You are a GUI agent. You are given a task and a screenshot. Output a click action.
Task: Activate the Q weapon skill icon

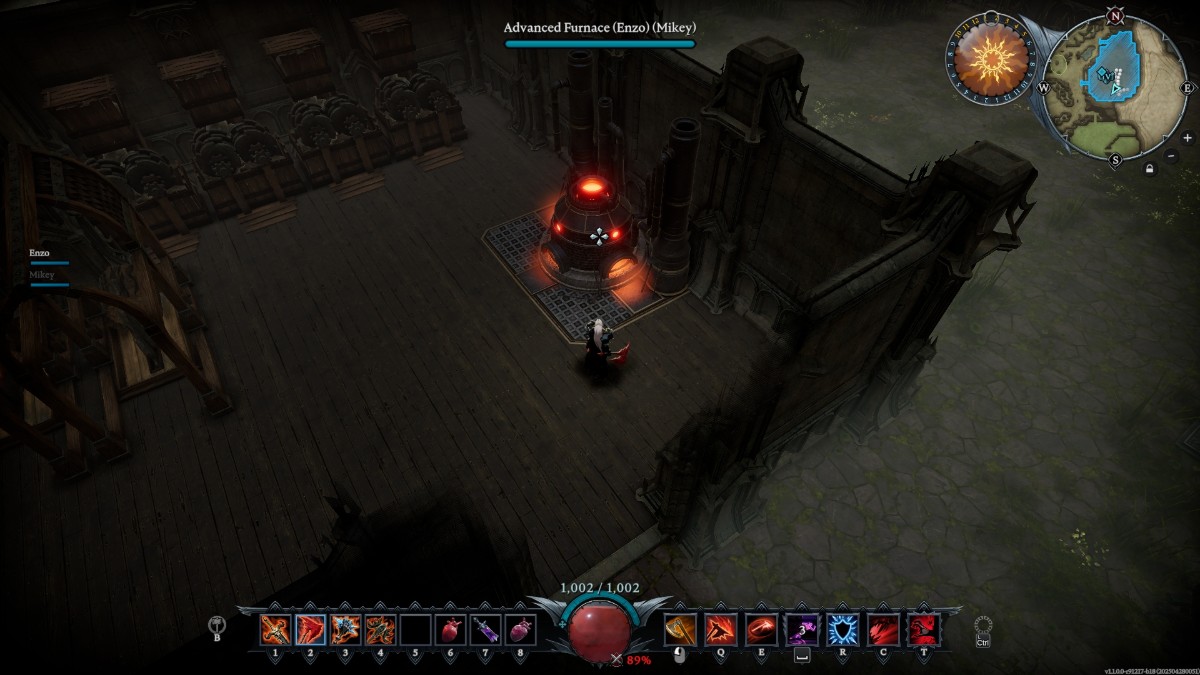[721, 629]
